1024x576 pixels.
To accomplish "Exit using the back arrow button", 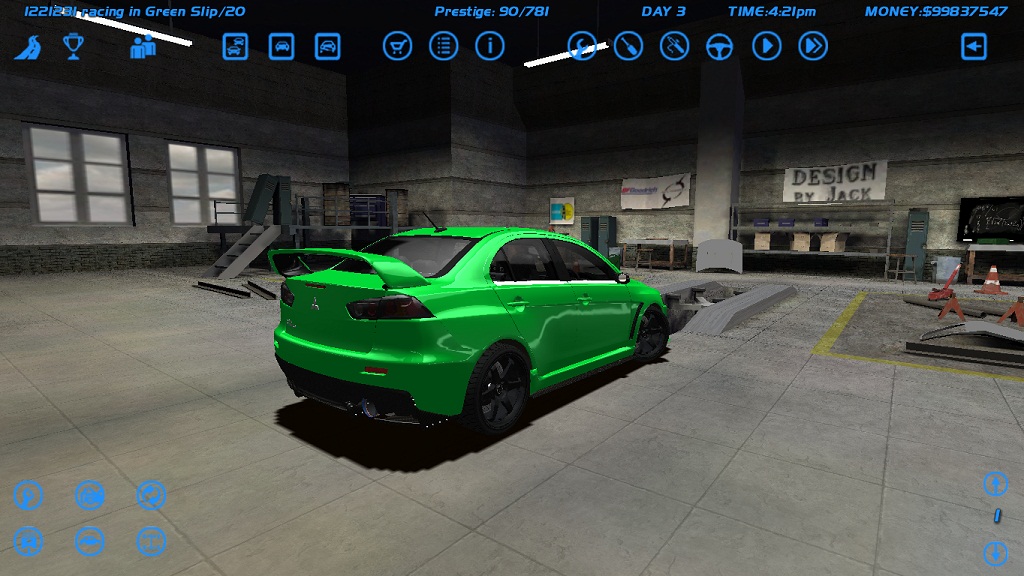I will click(x=973, y=46).
